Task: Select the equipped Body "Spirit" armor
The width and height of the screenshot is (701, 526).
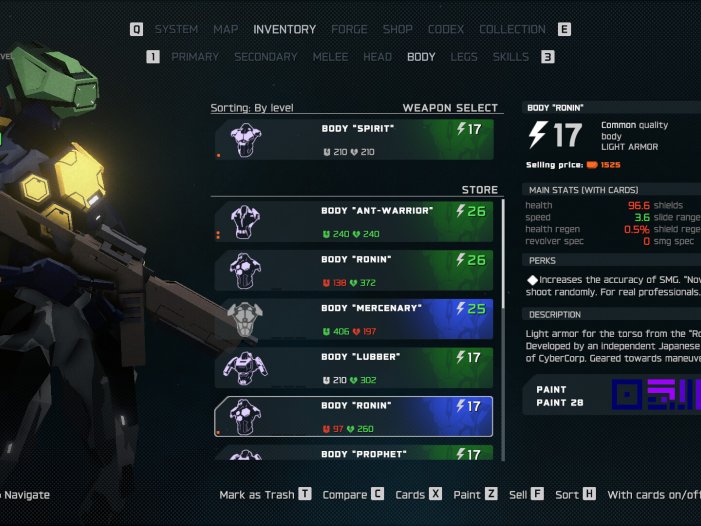Action: [353, 140]
